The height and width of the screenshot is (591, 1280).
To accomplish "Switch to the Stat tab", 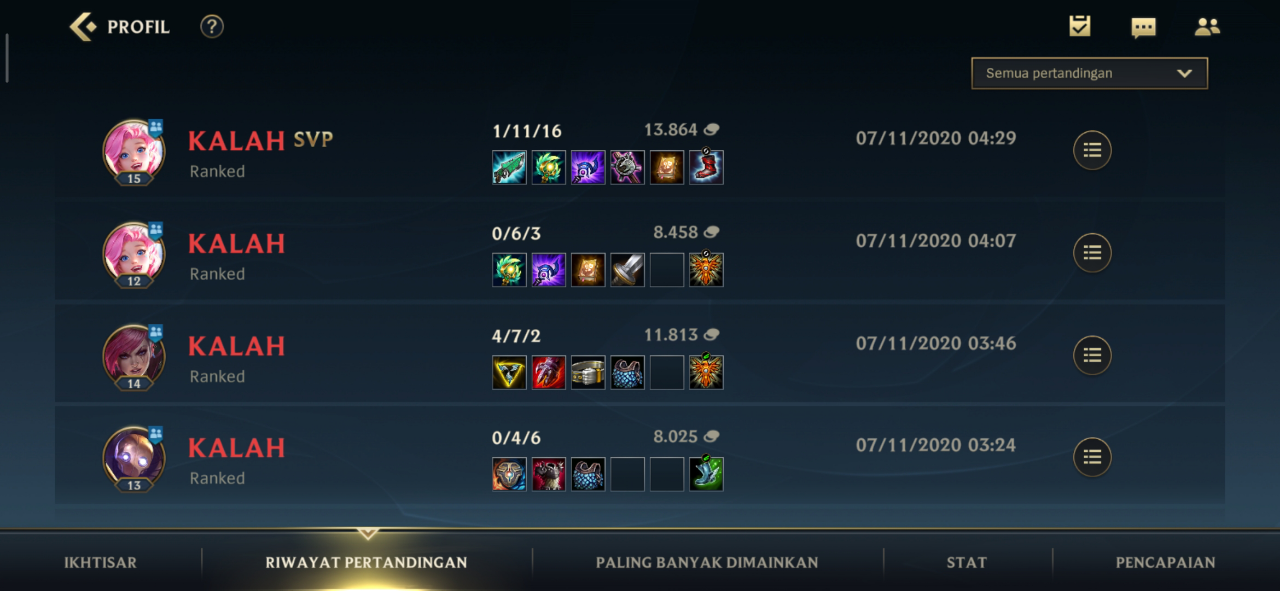I will (x=966, y=562).
